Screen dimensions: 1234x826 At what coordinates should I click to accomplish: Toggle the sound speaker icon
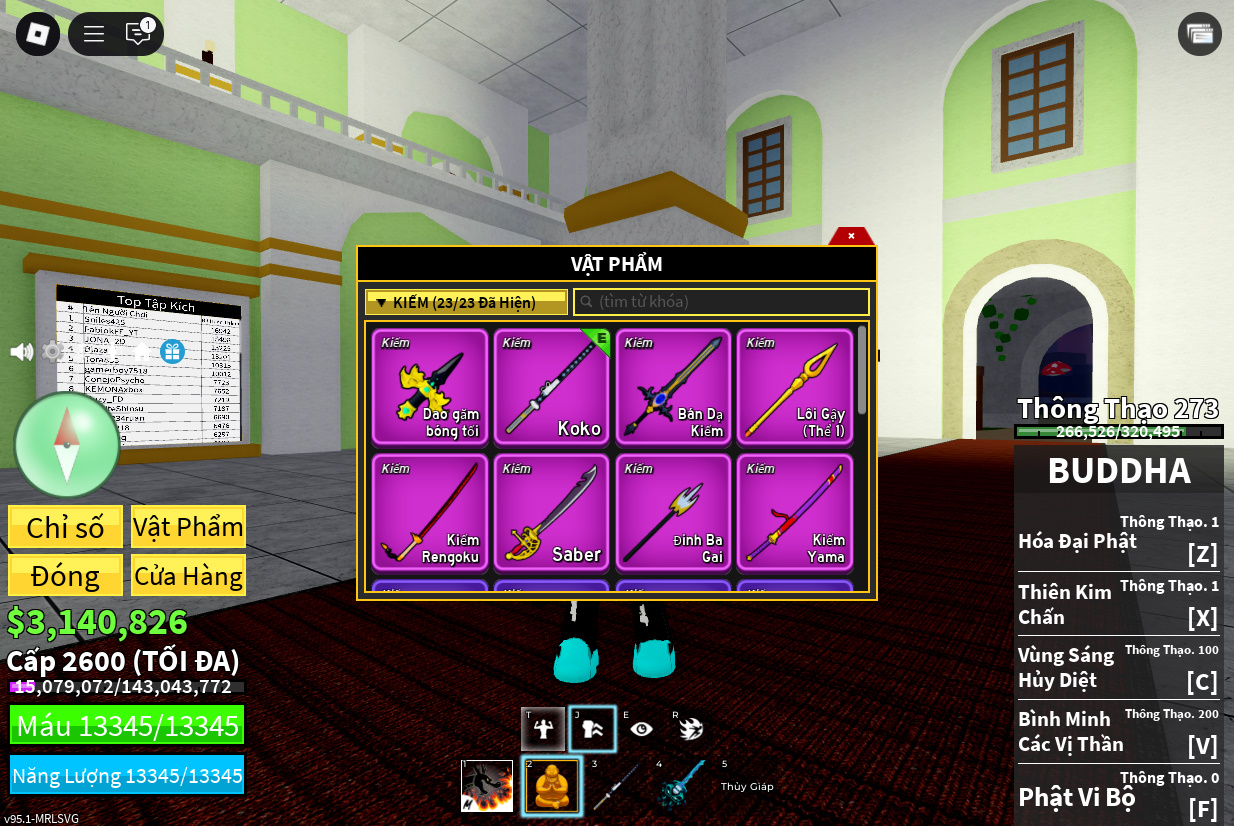click(x=21, y=351)
